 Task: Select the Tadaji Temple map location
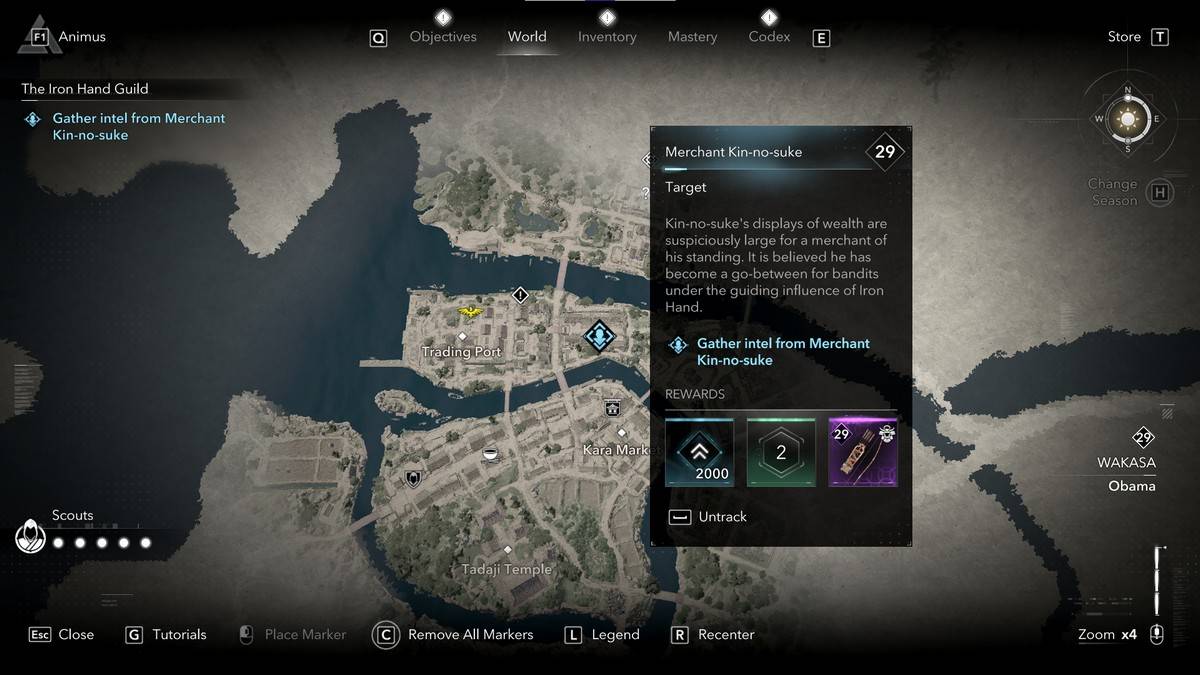(x=507, y=569)
